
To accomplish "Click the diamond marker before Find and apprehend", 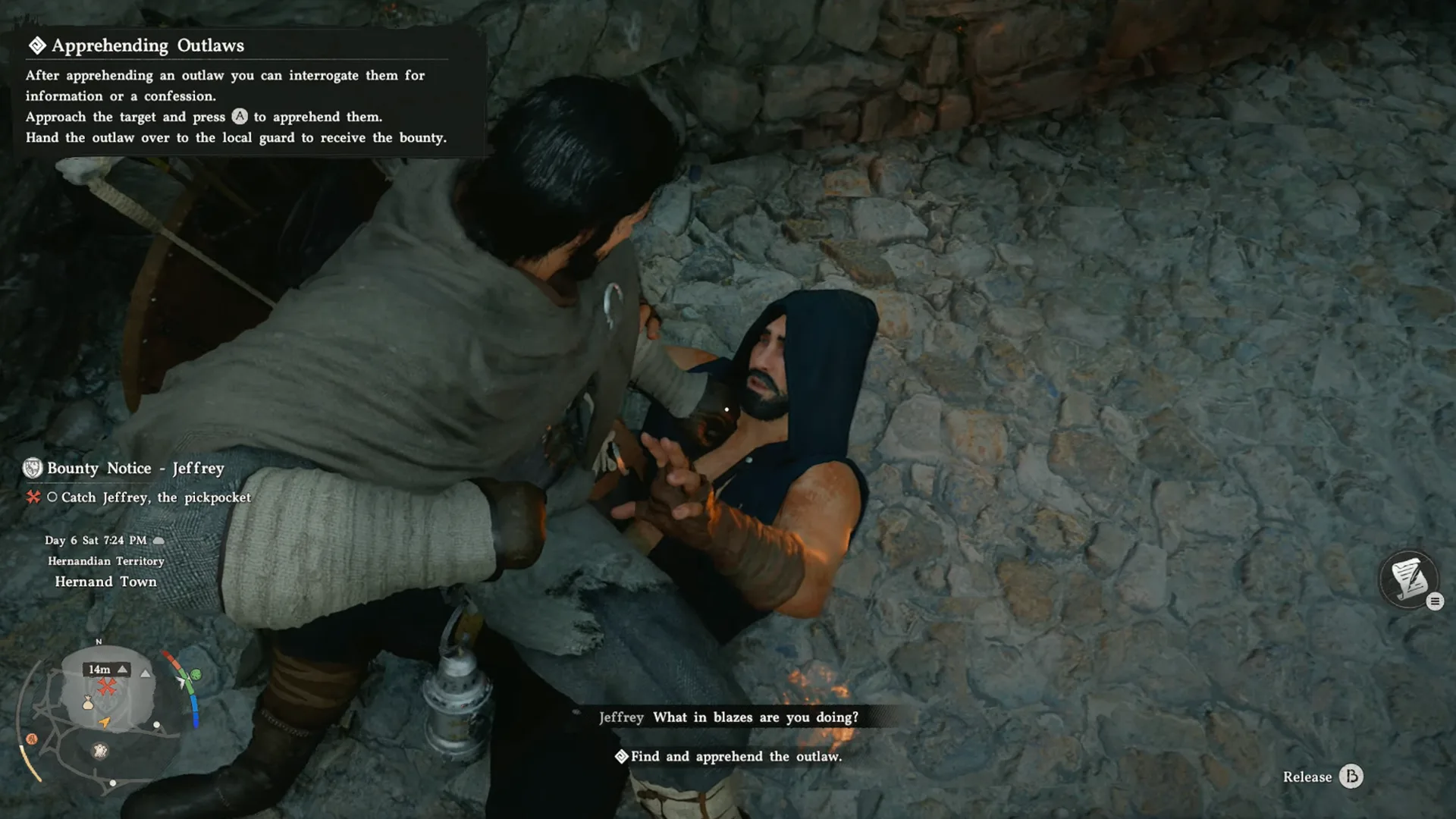I will click(x=622, y=756).
